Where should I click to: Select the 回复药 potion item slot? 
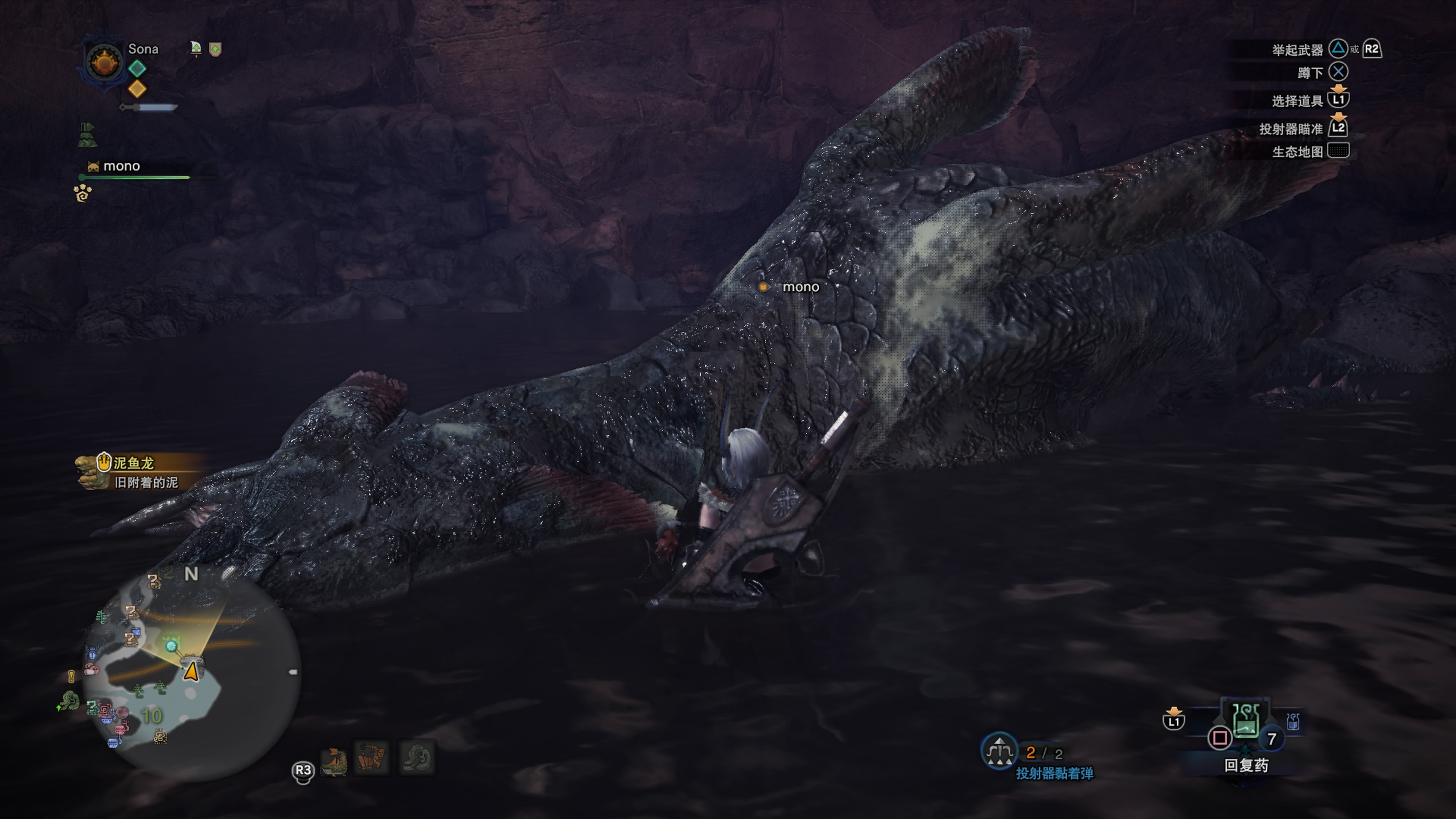1246,721
